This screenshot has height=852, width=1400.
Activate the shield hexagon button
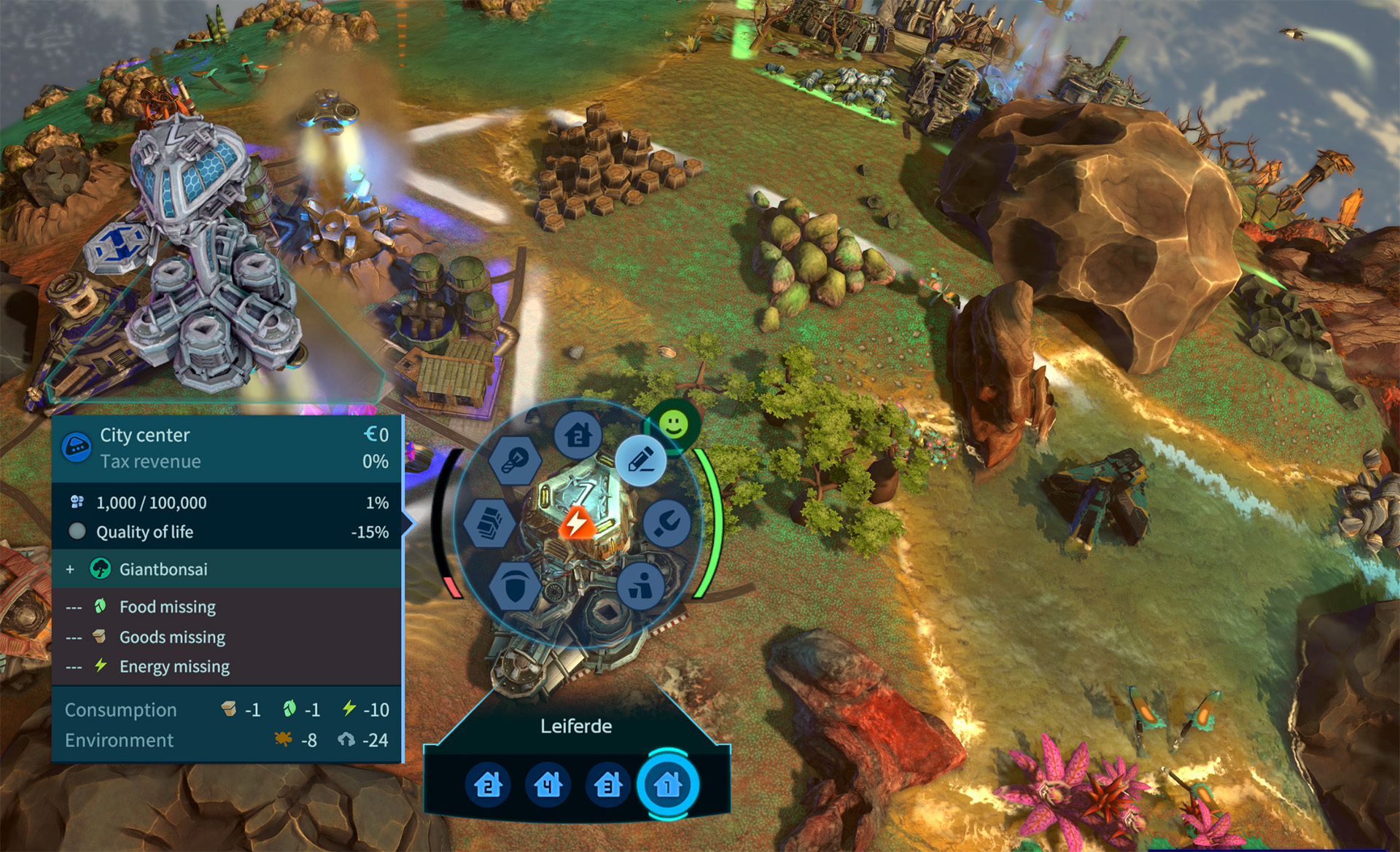515,586
